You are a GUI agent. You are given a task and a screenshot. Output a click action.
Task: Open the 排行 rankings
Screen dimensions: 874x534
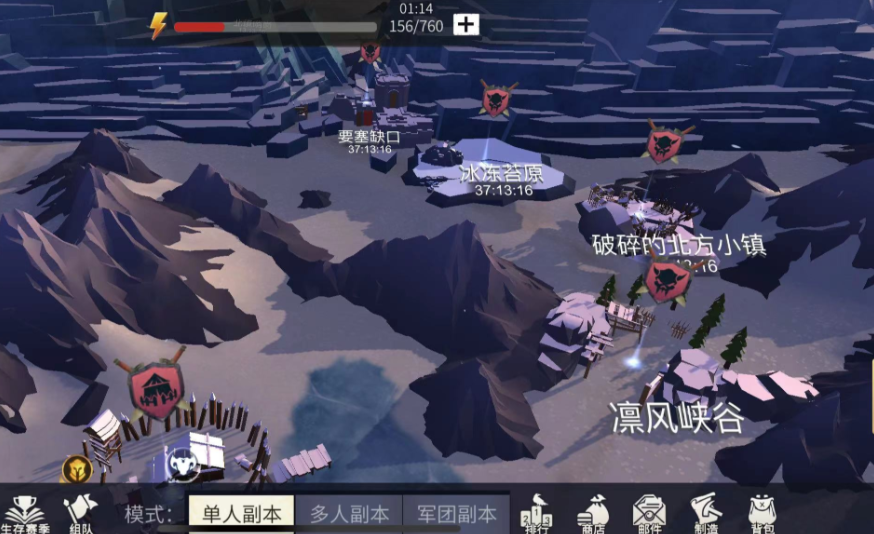pos(536,513)
